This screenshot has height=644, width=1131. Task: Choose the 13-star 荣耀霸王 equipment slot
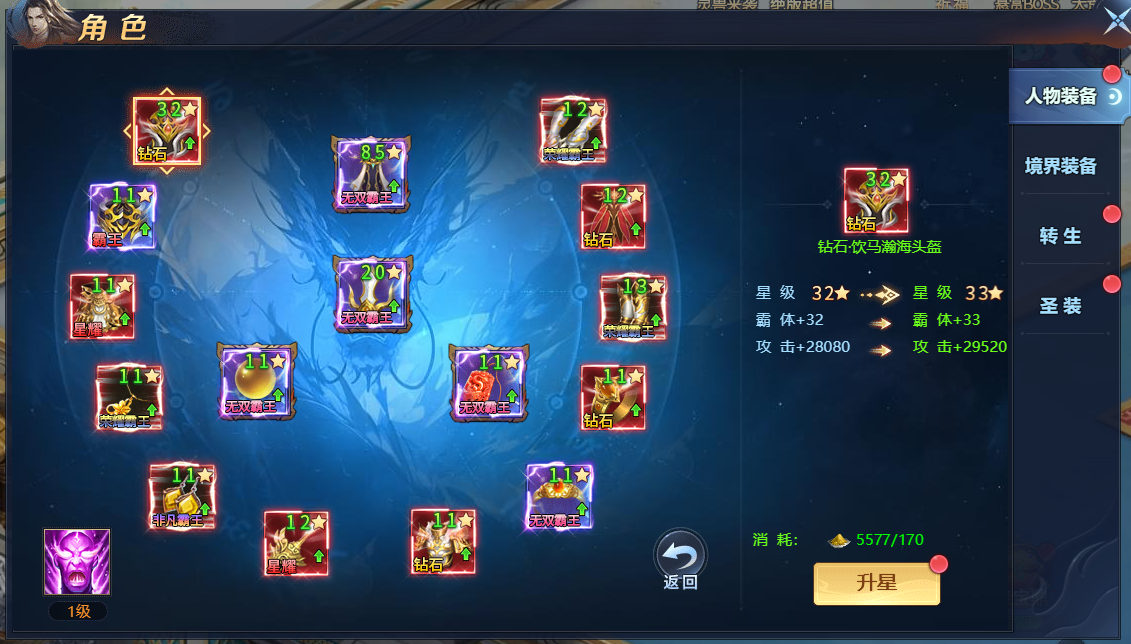pyautogui.click(x=632, y=308)
